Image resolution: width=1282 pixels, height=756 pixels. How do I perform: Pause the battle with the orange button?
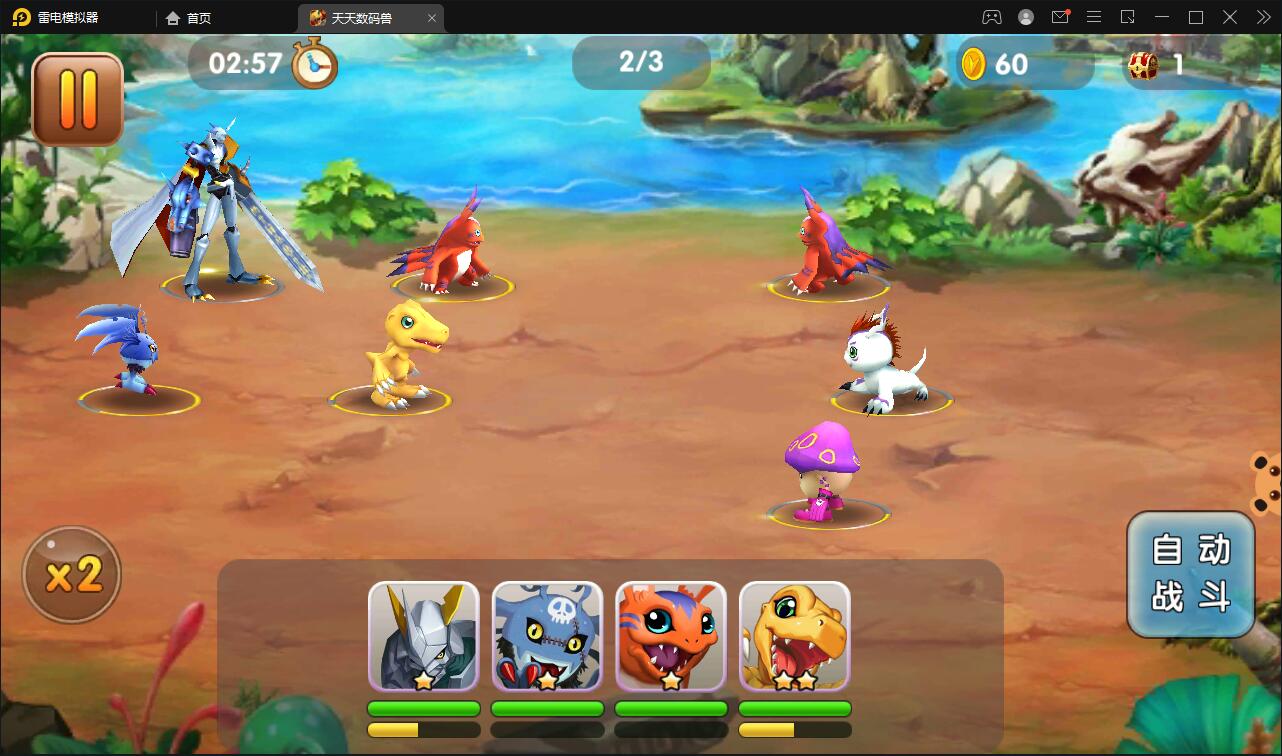point(77,99)
